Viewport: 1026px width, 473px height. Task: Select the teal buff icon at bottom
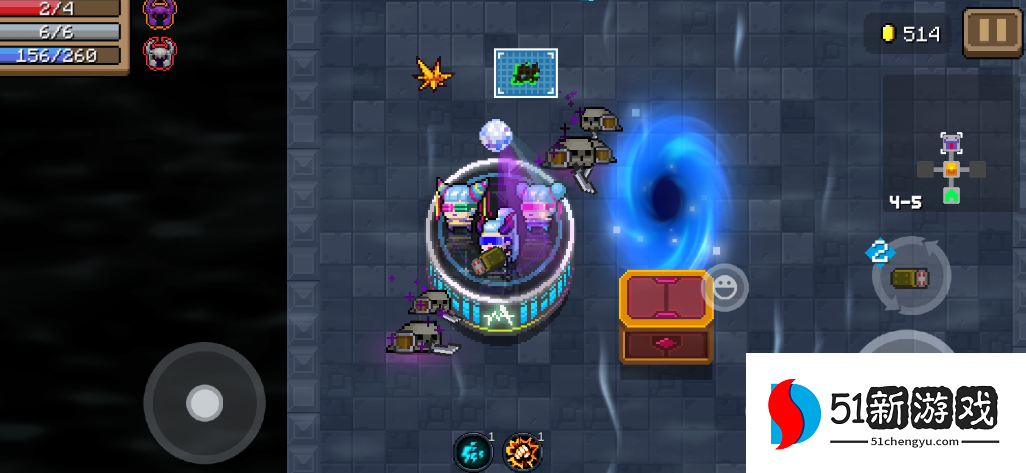[472, 452]
